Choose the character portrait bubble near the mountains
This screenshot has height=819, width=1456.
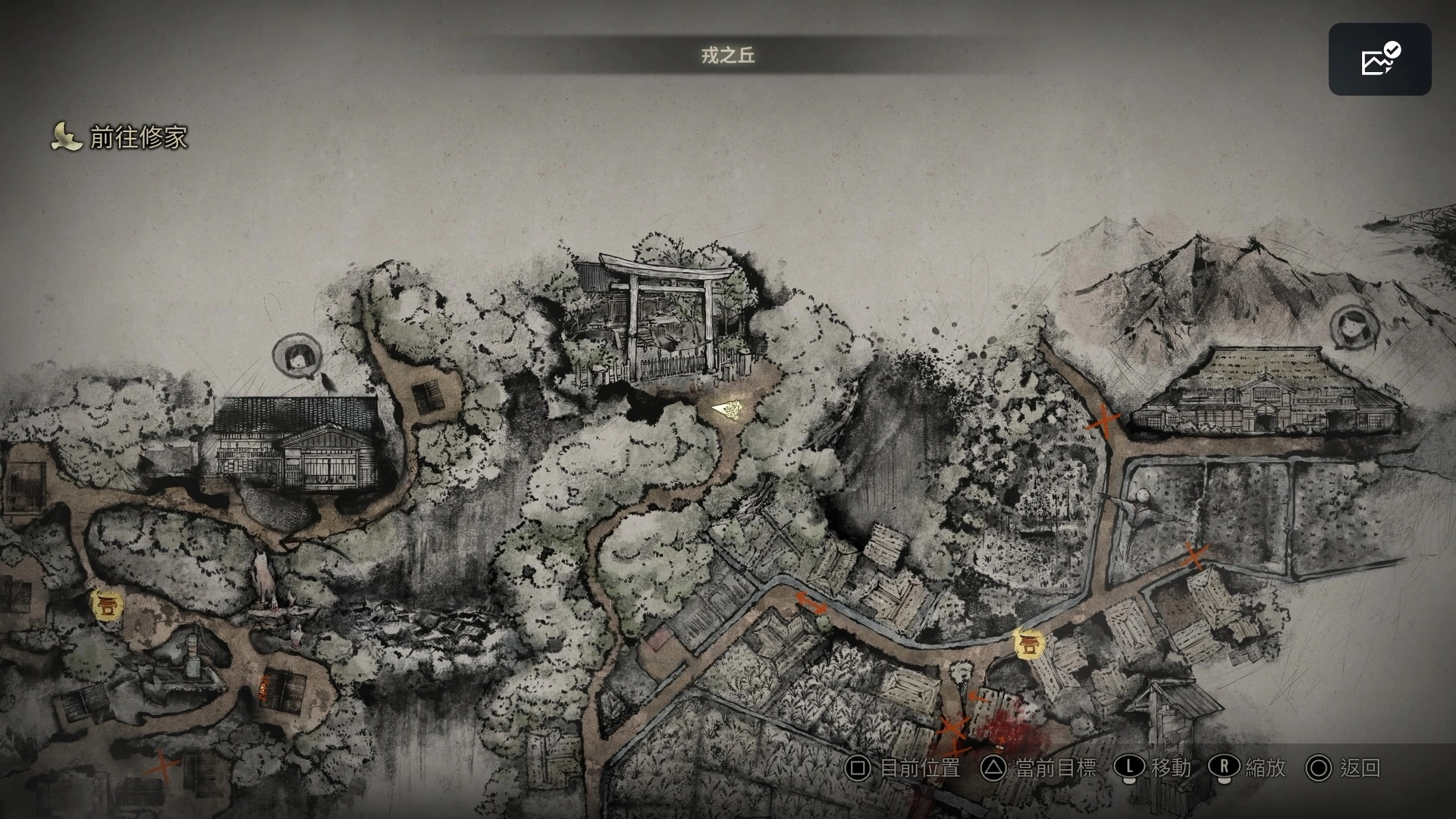pos(1352,327)
